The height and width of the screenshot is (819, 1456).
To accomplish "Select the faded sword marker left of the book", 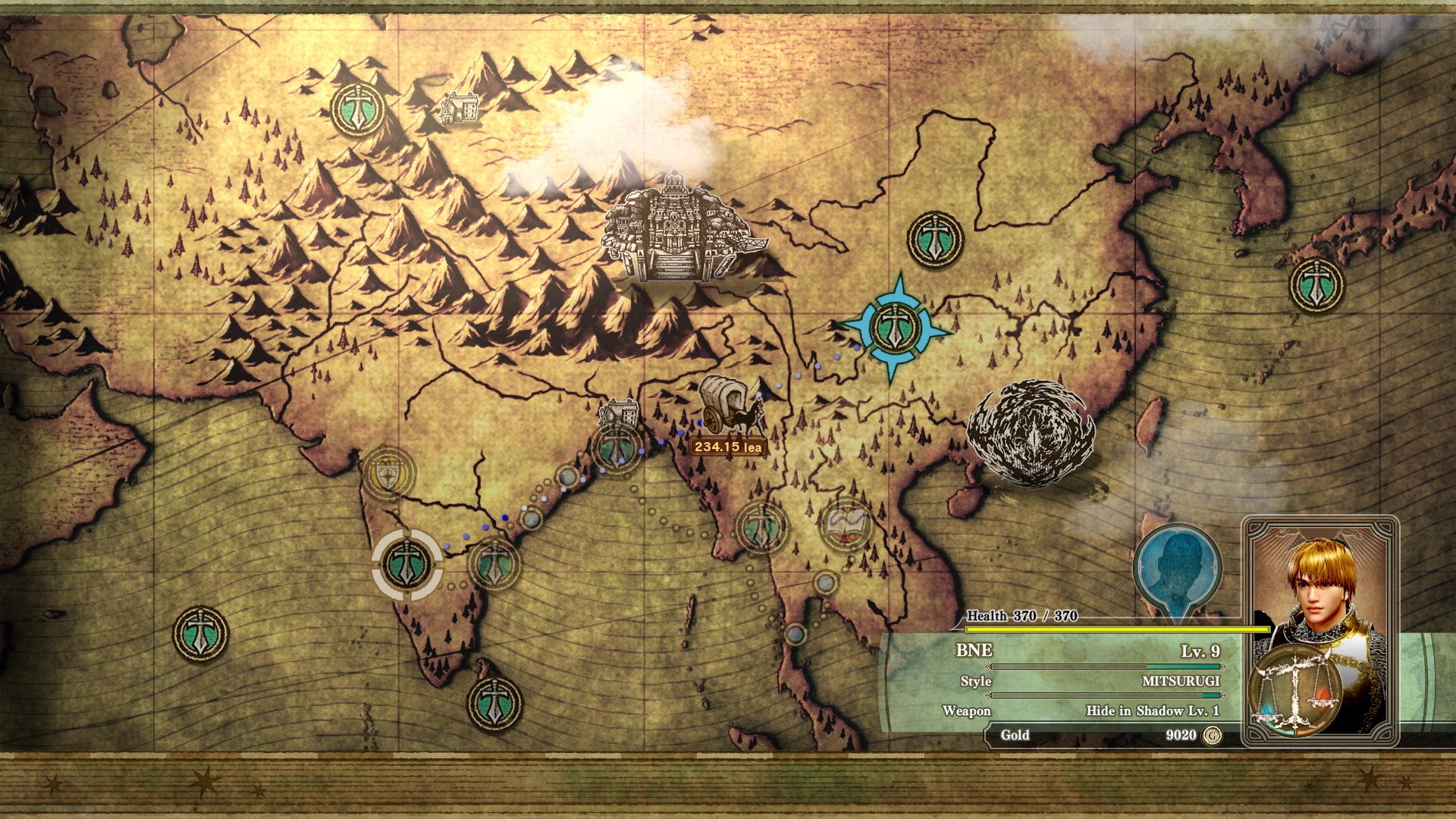I will [x=760, y=526].
